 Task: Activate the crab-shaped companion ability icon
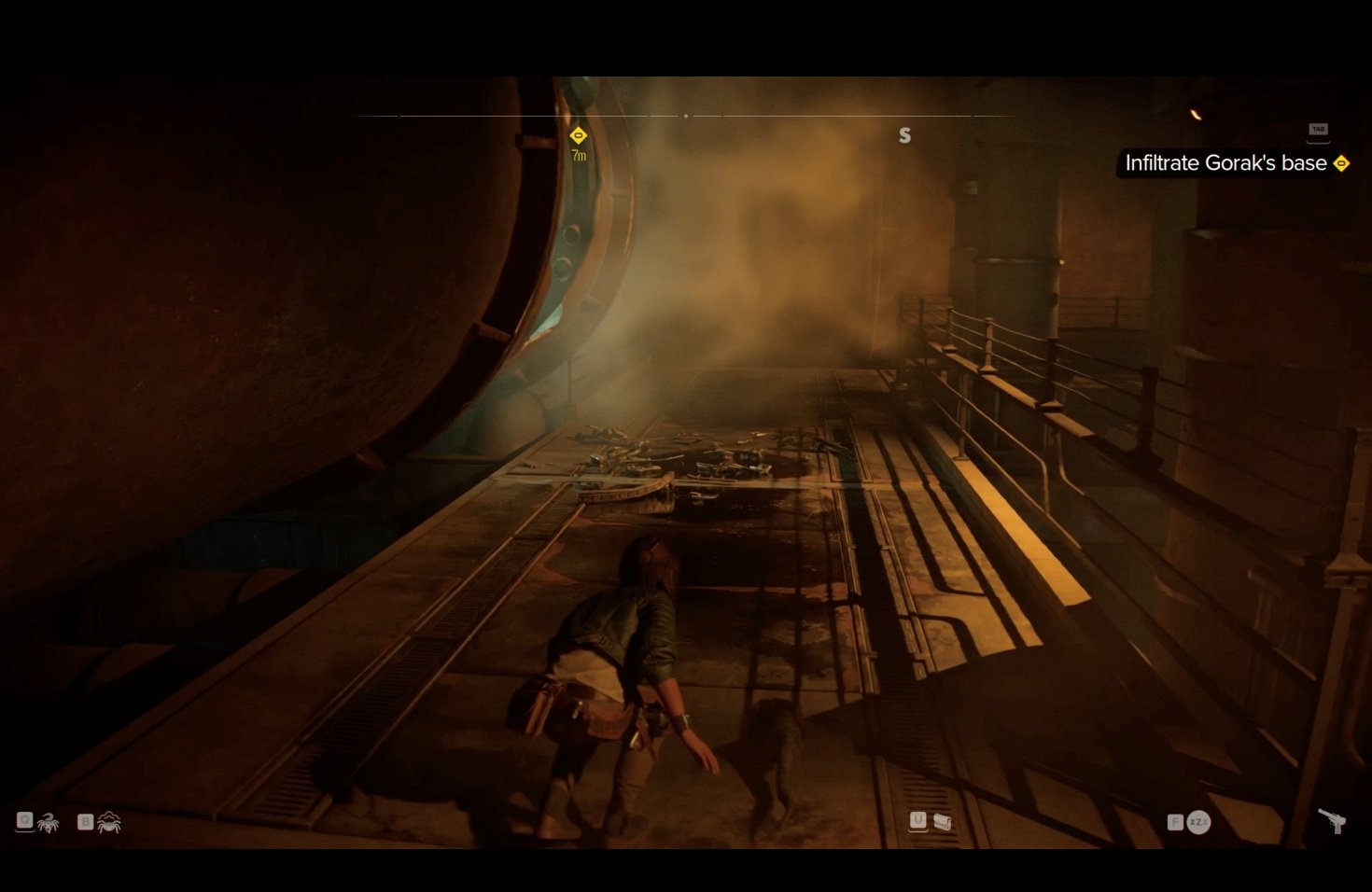click(109, 822)
